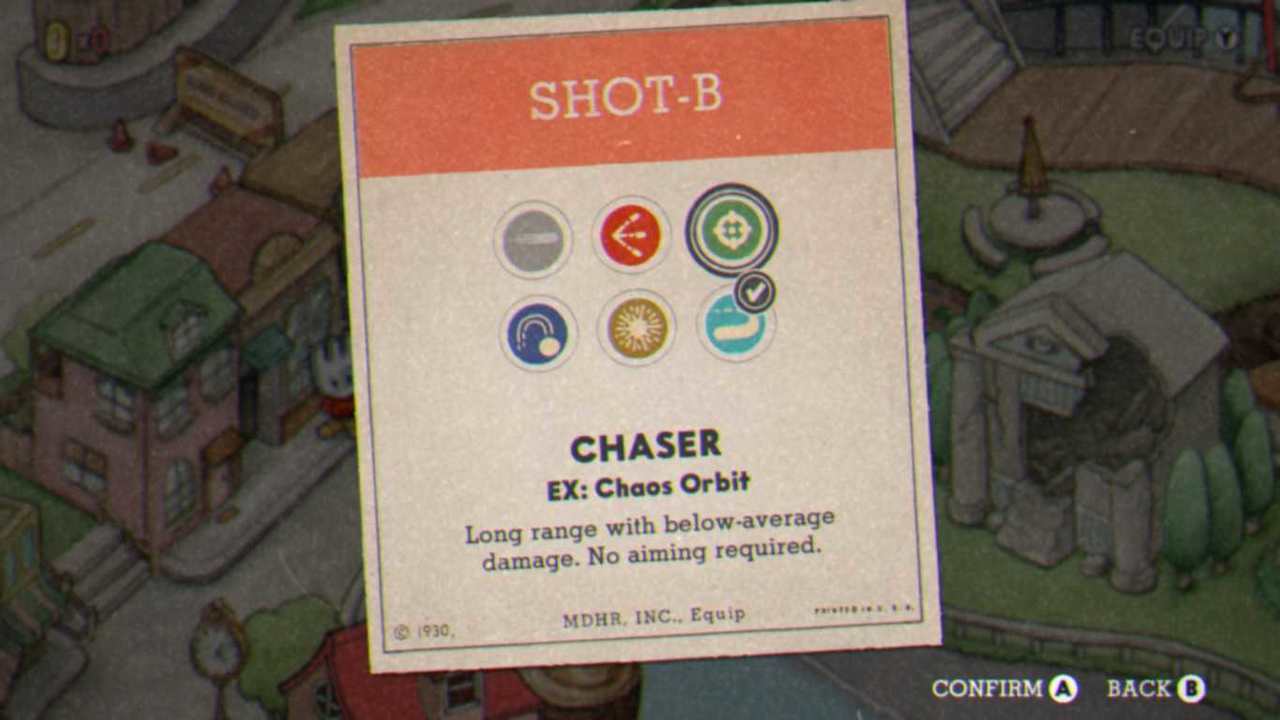The height and width of the screenshot is (720, 1280).
Task: Click the MDHR, INC., Equip footer text
Action: tap(653, 615)
